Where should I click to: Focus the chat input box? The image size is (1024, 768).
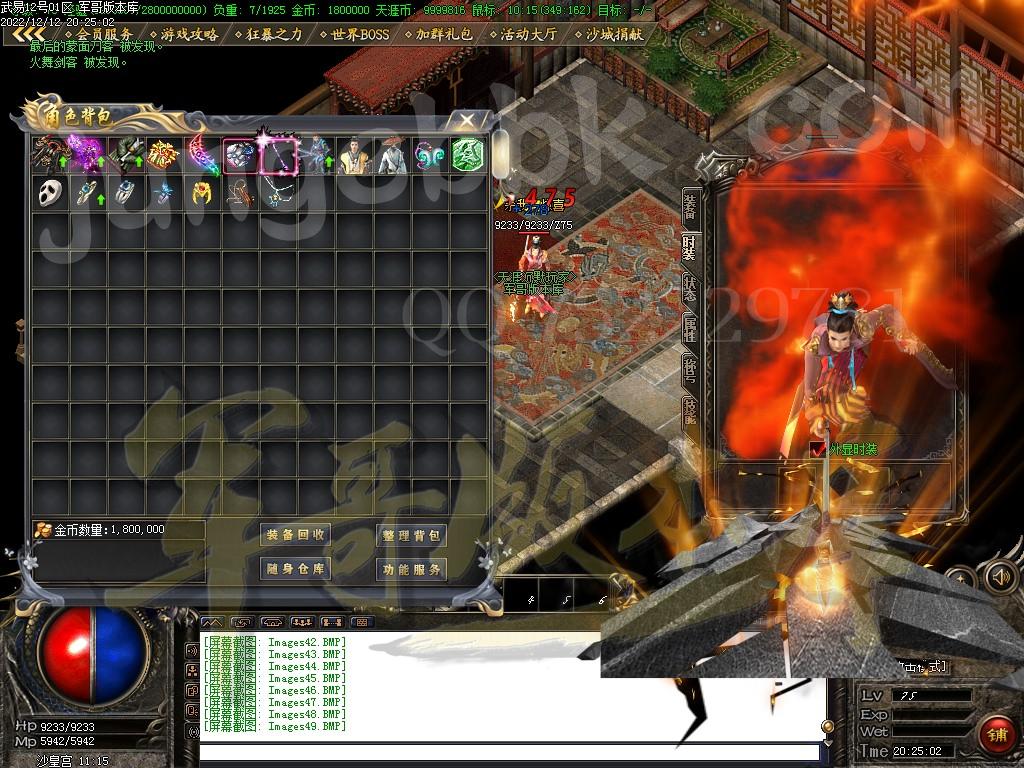508,752
